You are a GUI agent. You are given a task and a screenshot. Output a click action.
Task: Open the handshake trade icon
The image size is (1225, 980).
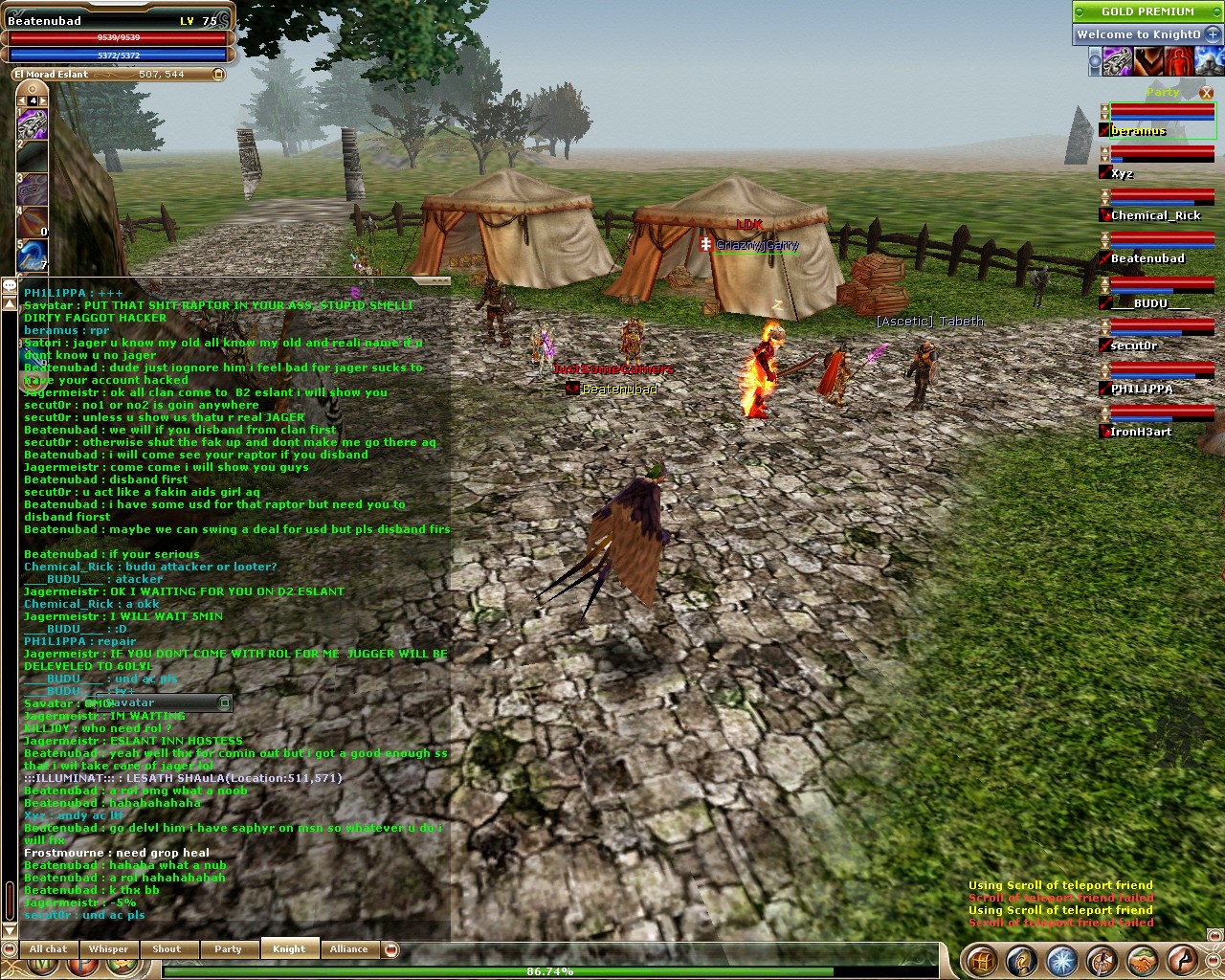1143,959
